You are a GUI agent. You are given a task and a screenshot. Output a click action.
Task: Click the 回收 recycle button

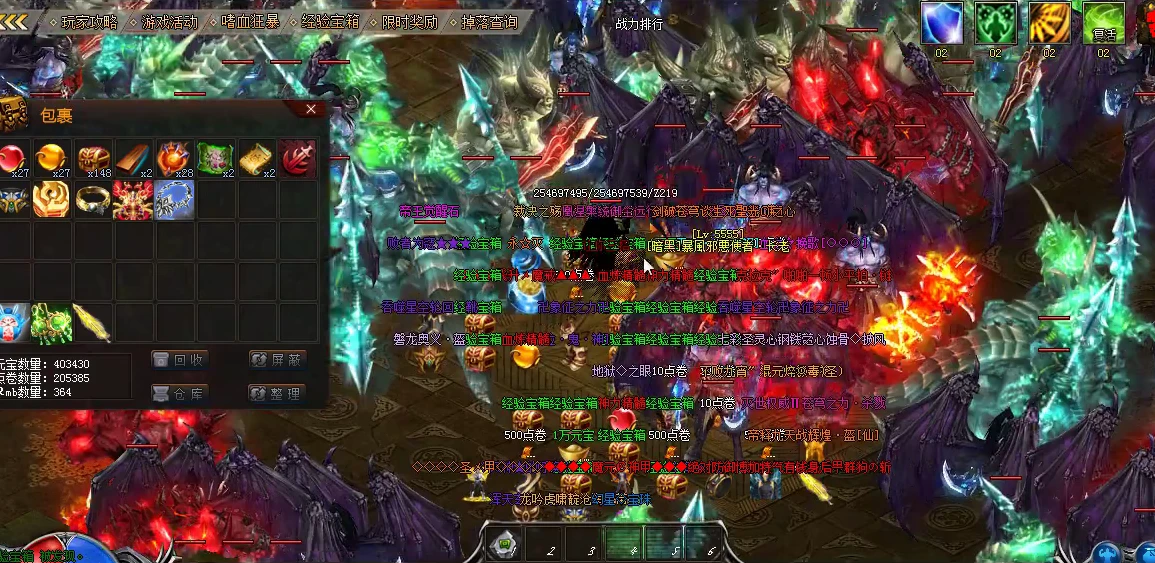coord(178,360)
